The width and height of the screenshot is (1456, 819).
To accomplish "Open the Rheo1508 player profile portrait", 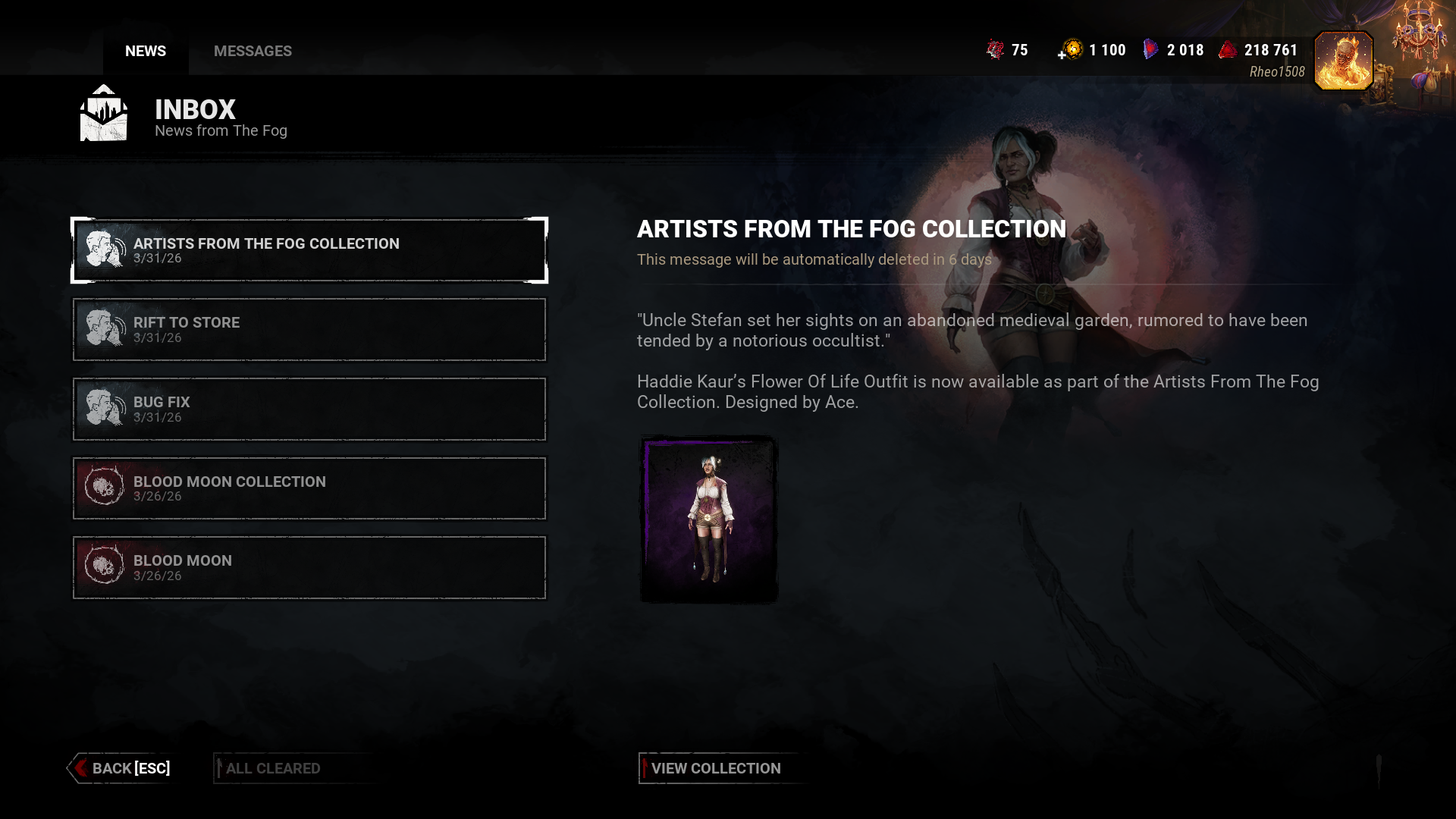I will click(1343, 61).
